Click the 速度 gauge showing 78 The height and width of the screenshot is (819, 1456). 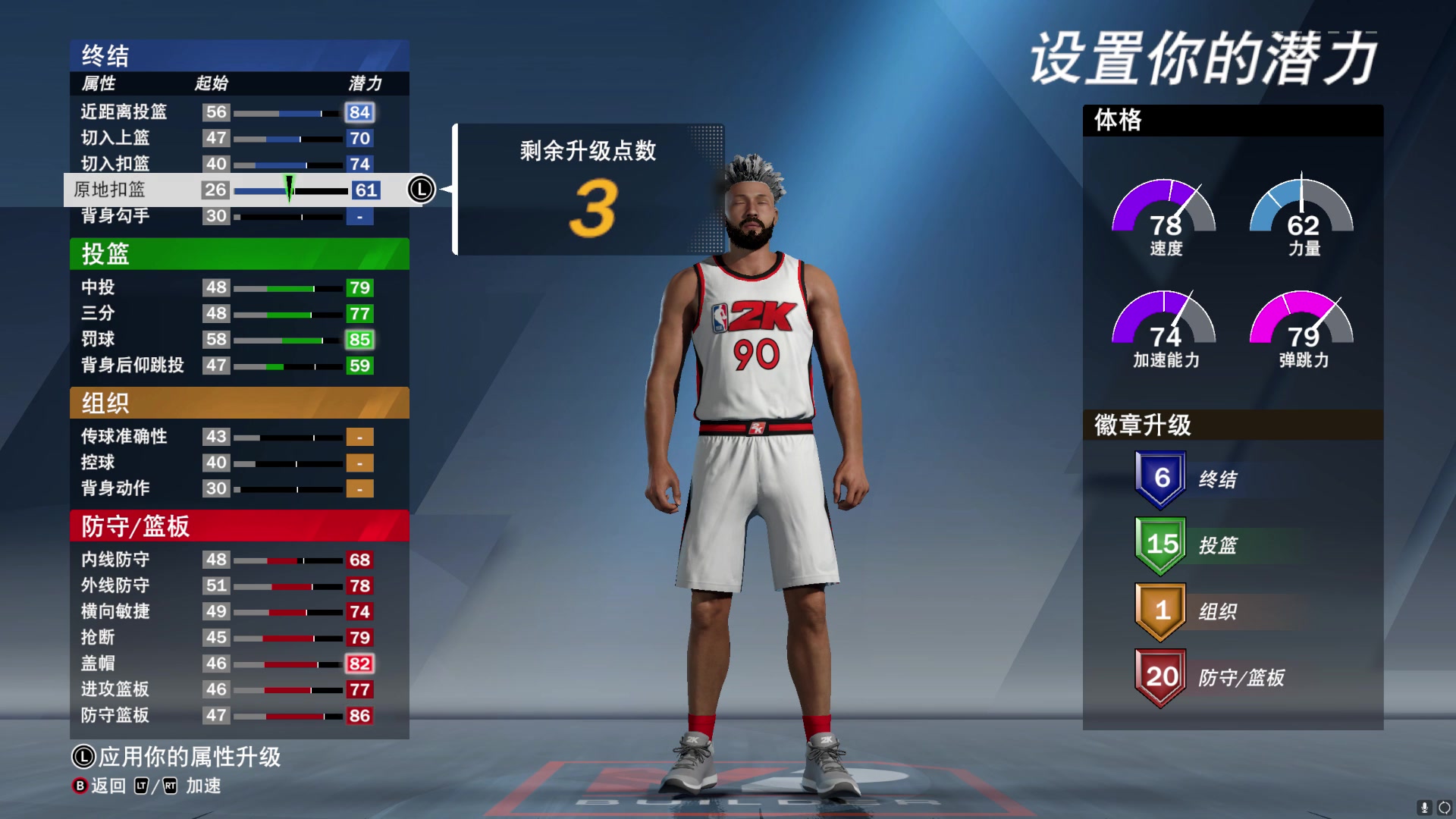pos(1164,216)
